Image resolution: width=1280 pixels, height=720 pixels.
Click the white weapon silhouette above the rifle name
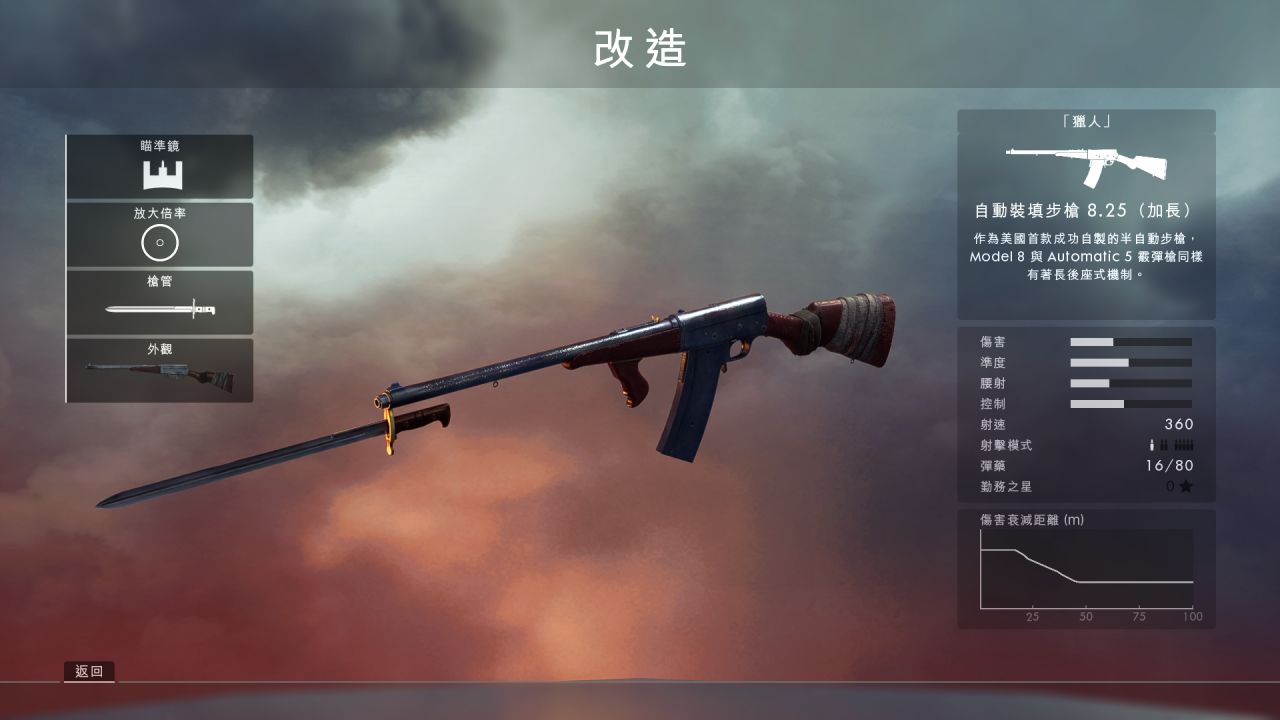1086,160
